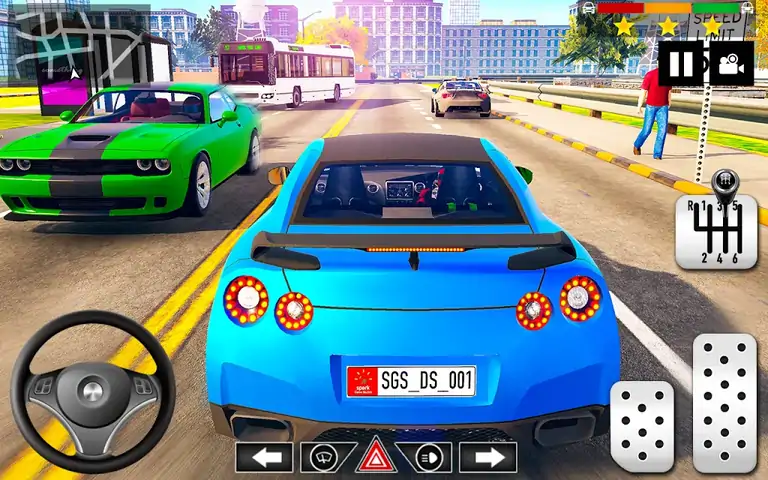The image size is (768, 480).
Task: Toggle the windshield wipers
Action: click(x=323, y=457)
